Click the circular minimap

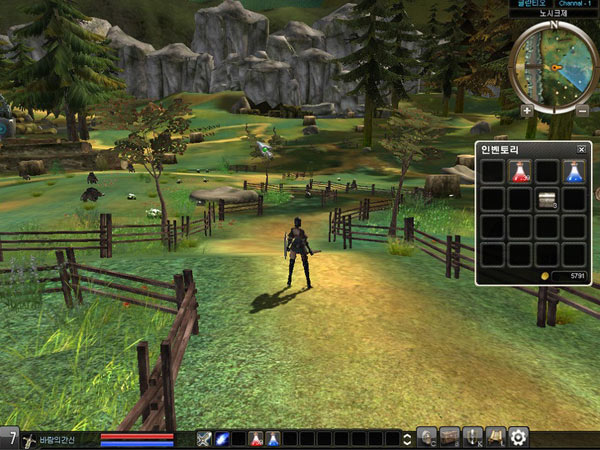tap(554, 66)
